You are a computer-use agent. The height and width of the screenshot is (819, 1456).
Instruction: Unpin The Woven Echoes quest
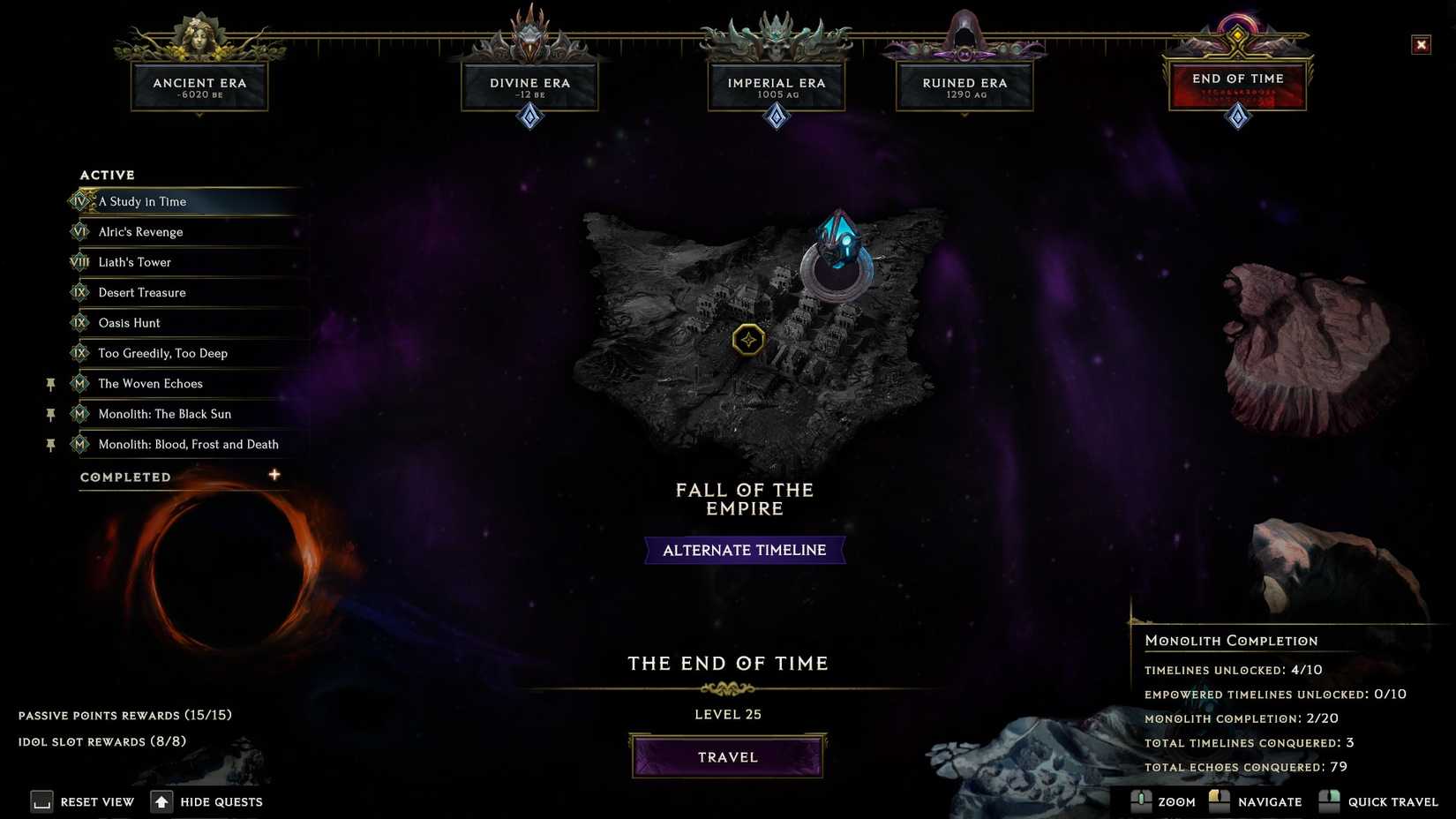click(50, 383)
